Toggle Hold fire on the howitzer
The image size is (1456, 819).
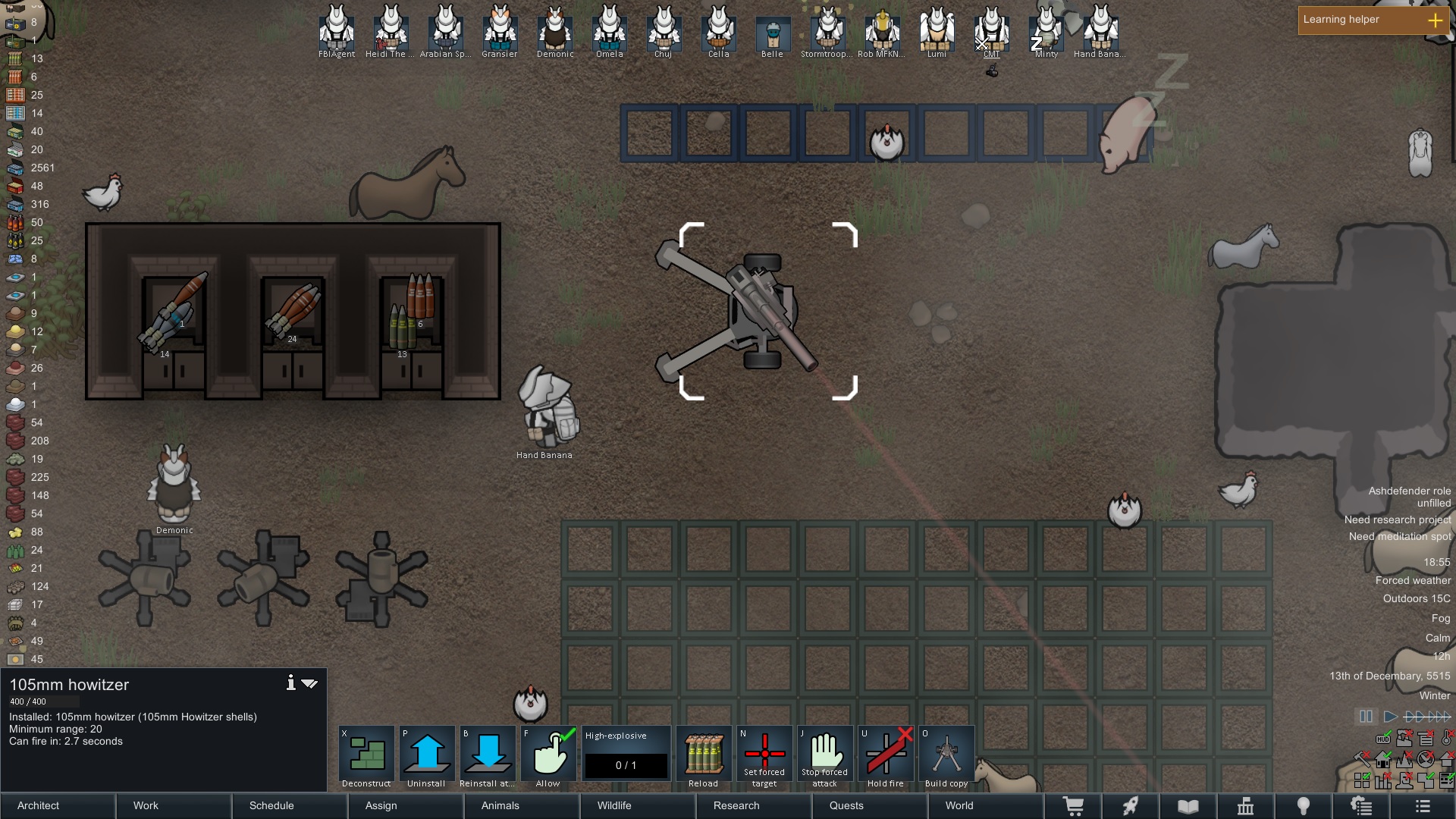886,757
